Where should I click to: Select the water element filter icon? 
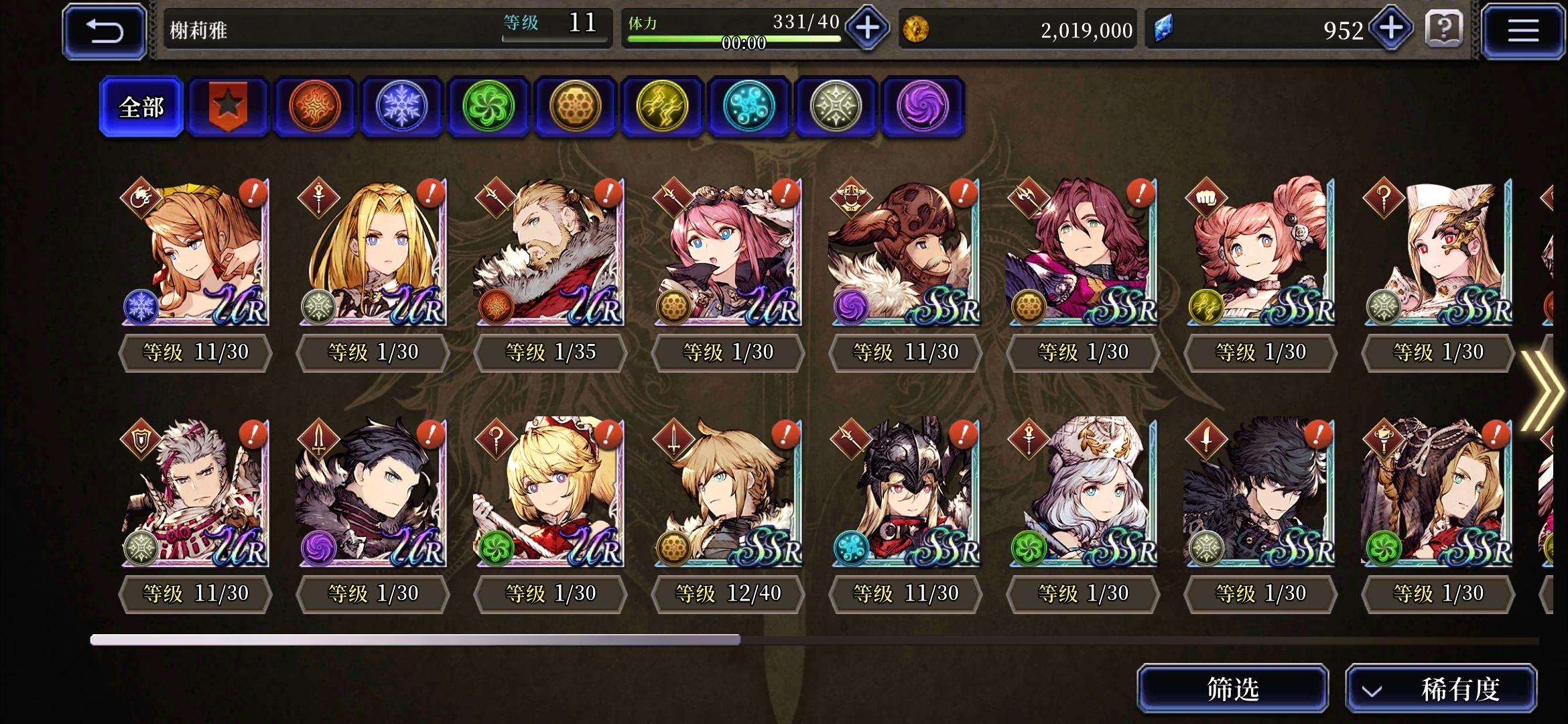750,107
